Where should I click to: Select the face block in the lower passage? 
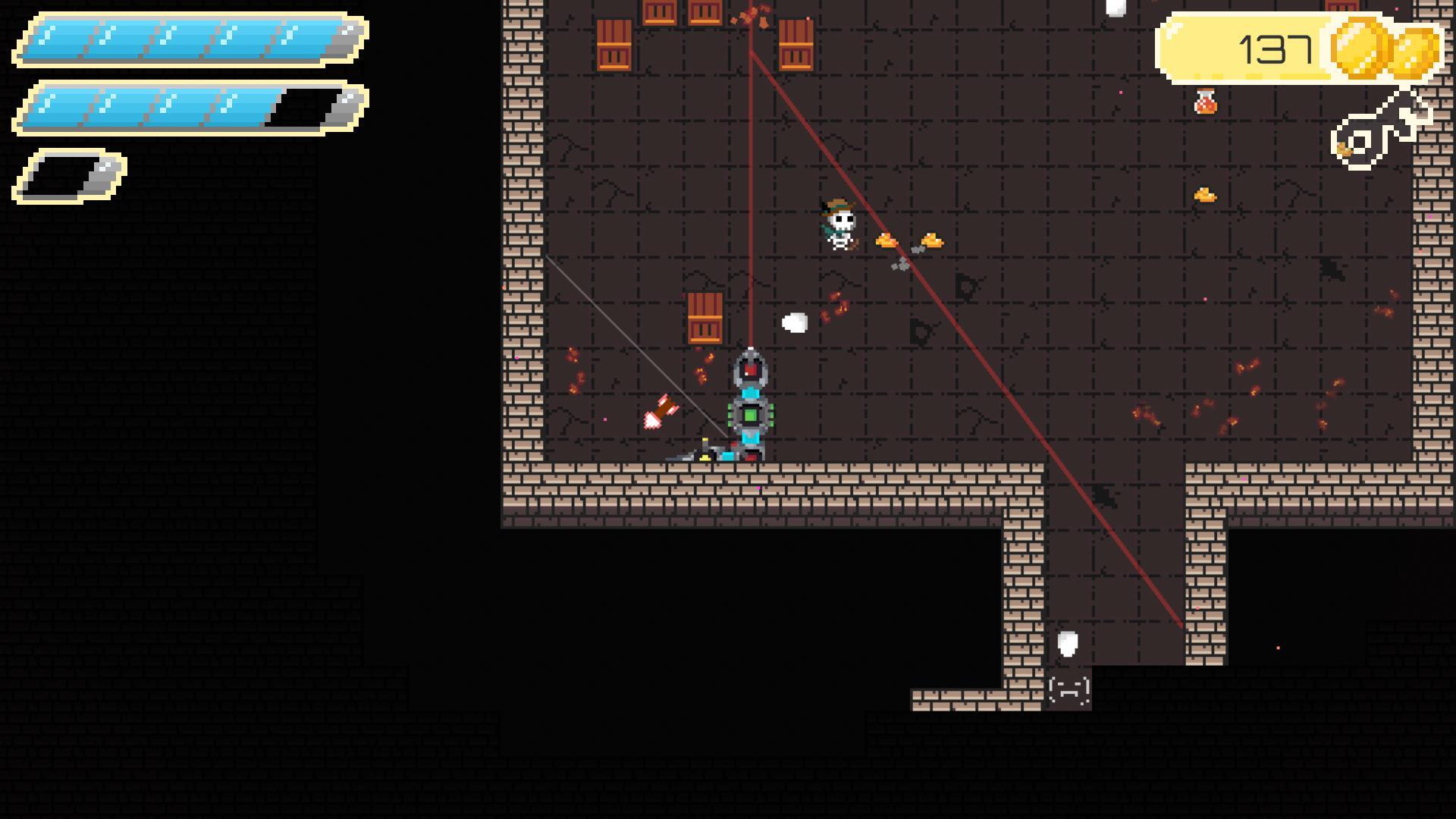[x=1068, y=691]
